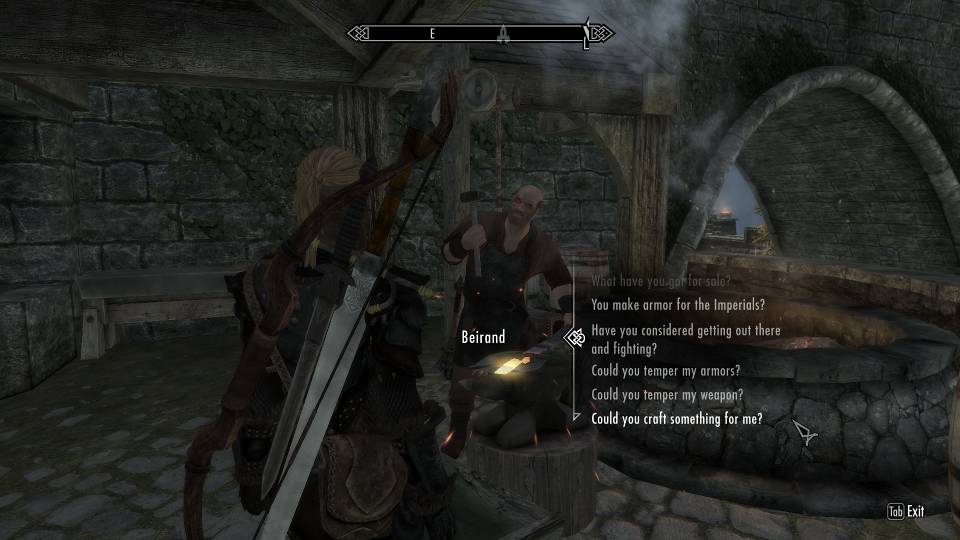Select "Could you craft something for me?"
Screen dimensions: 960x540
pyautogui.click(x=677, y=419)
